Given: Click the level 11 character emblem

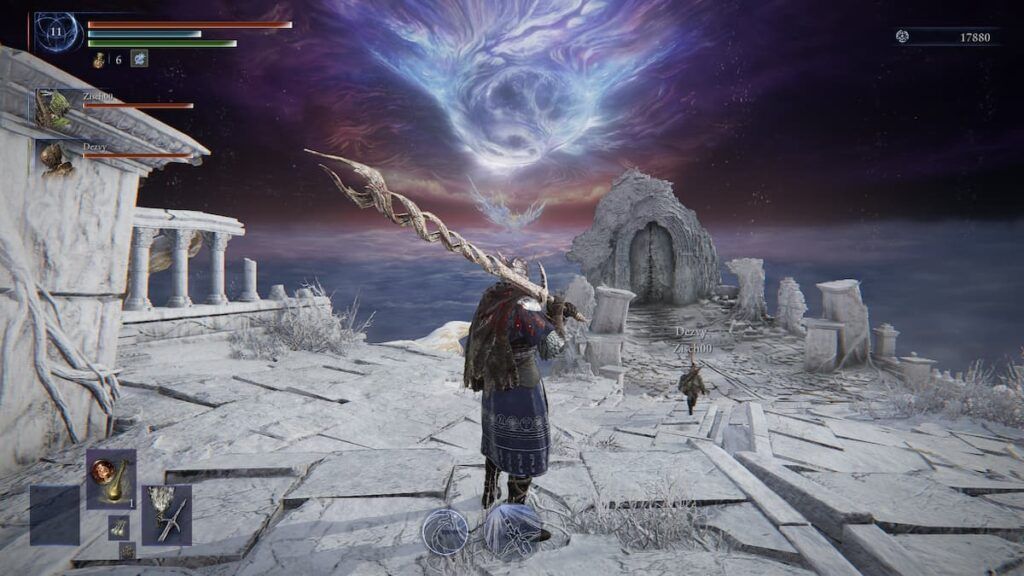Looking at the screenshot, I should pos(57,33).
